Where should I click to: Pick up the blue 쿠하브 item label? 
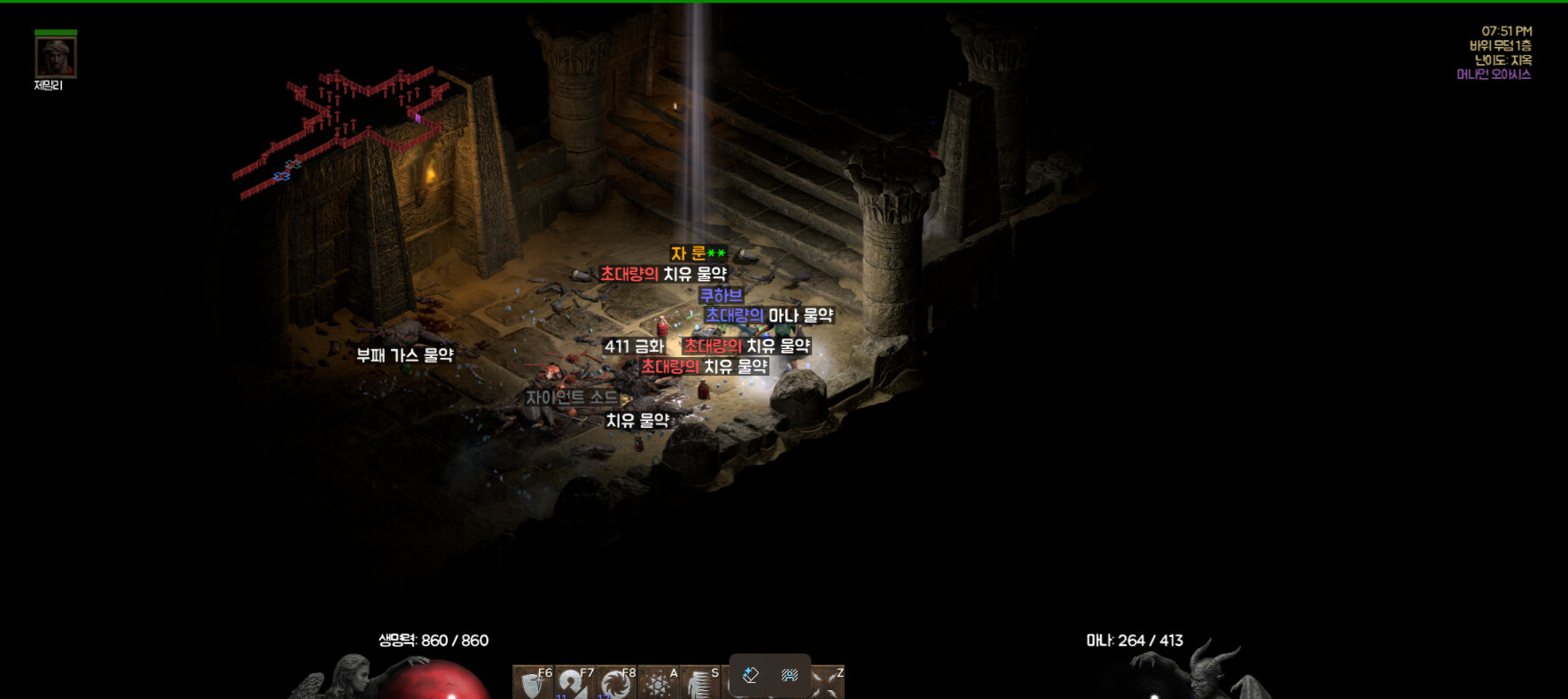click(721, 295)
